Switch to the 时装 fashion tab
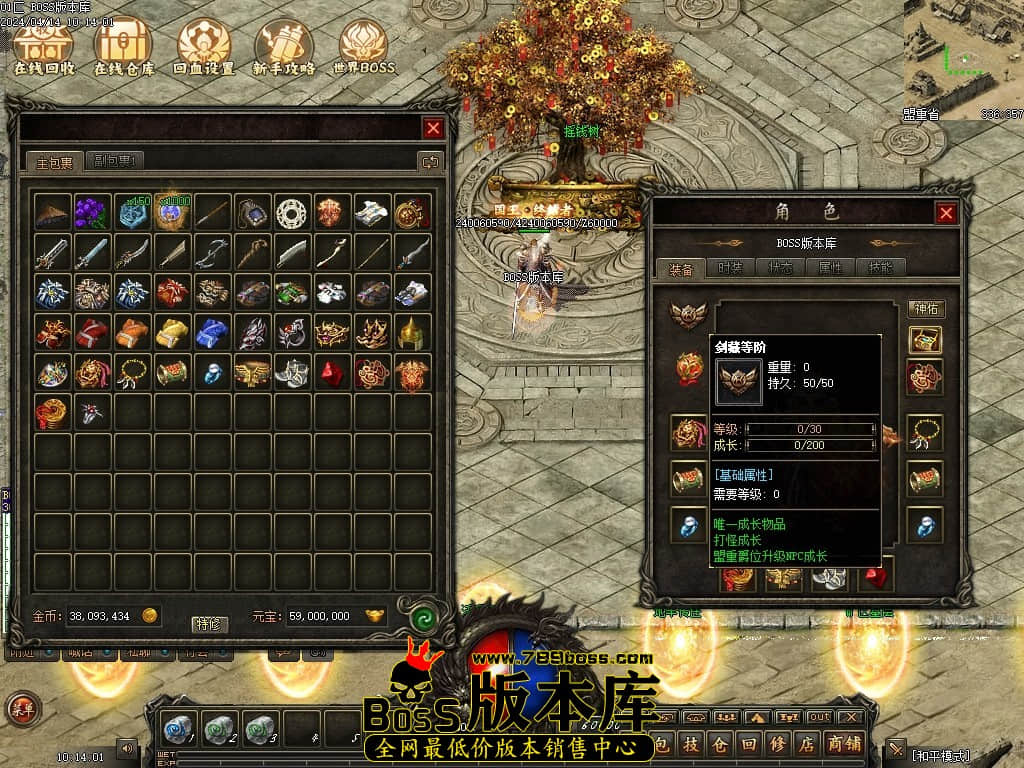This screenshot has height=768, width=1024. pyautogui.click(x=731, y=268)
